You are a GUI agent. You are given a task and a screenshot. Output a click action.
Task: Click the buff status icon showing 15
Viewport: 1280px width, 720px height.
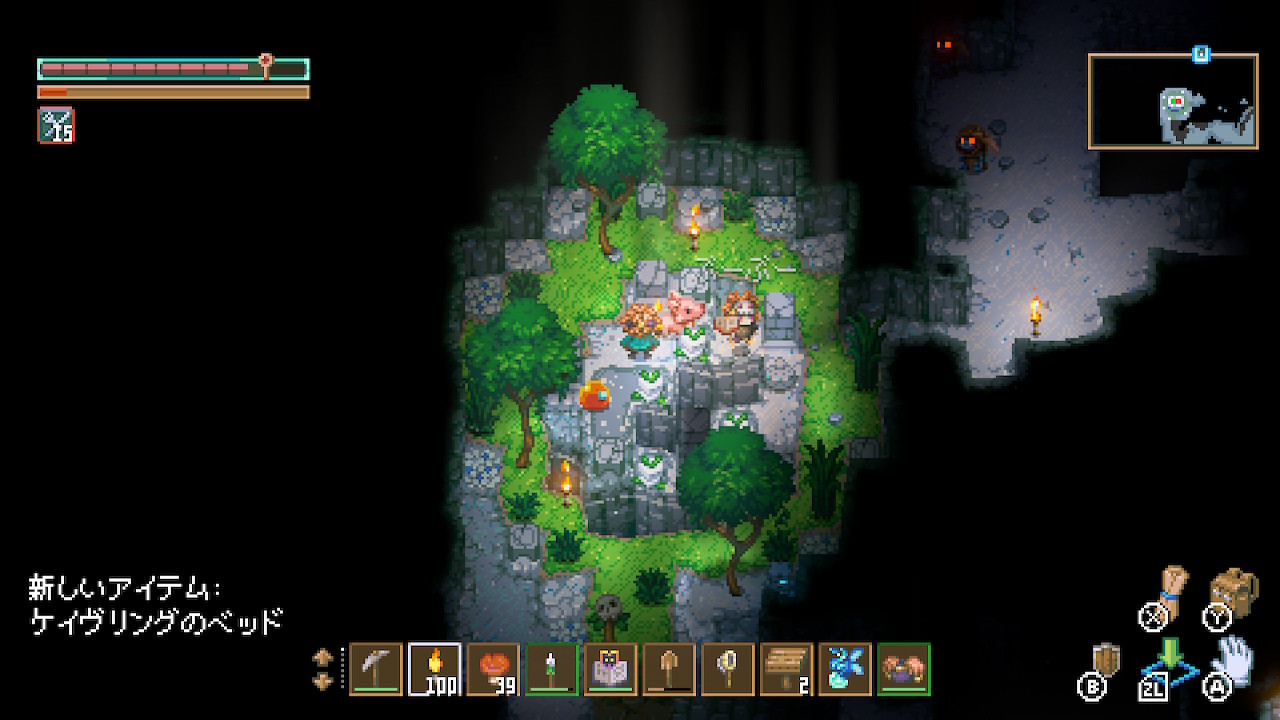[x=56, y=125]
